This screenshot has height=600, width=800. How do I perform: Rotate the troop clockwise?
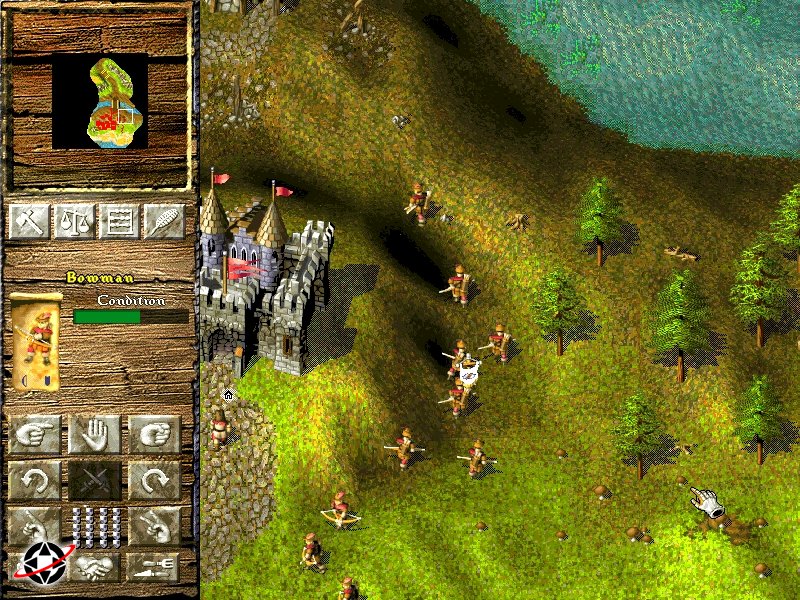[154, 481]
